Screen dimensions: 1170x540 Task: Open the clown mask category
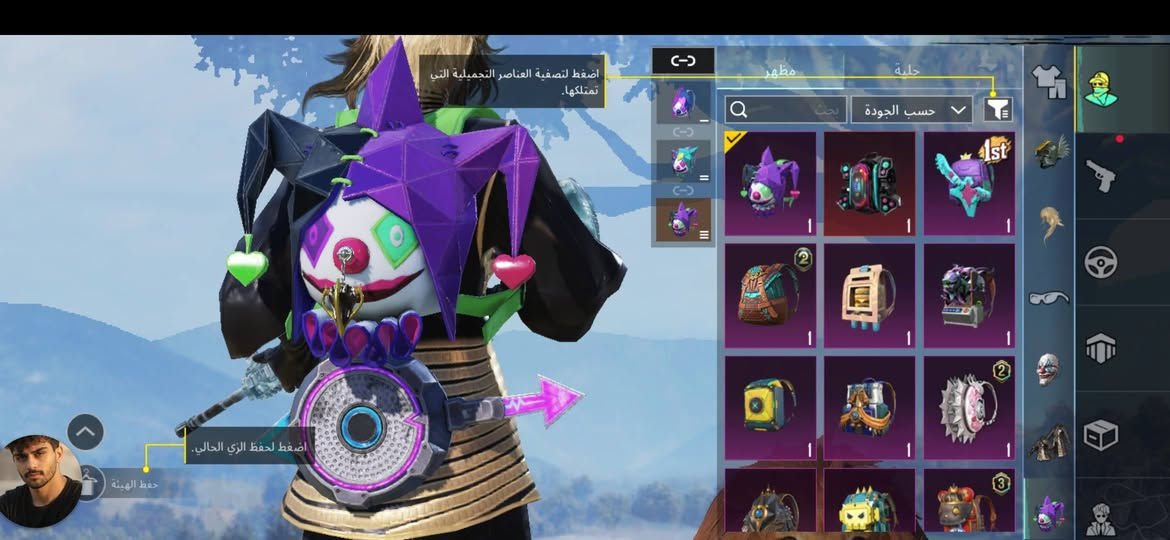coord(1048,368)
